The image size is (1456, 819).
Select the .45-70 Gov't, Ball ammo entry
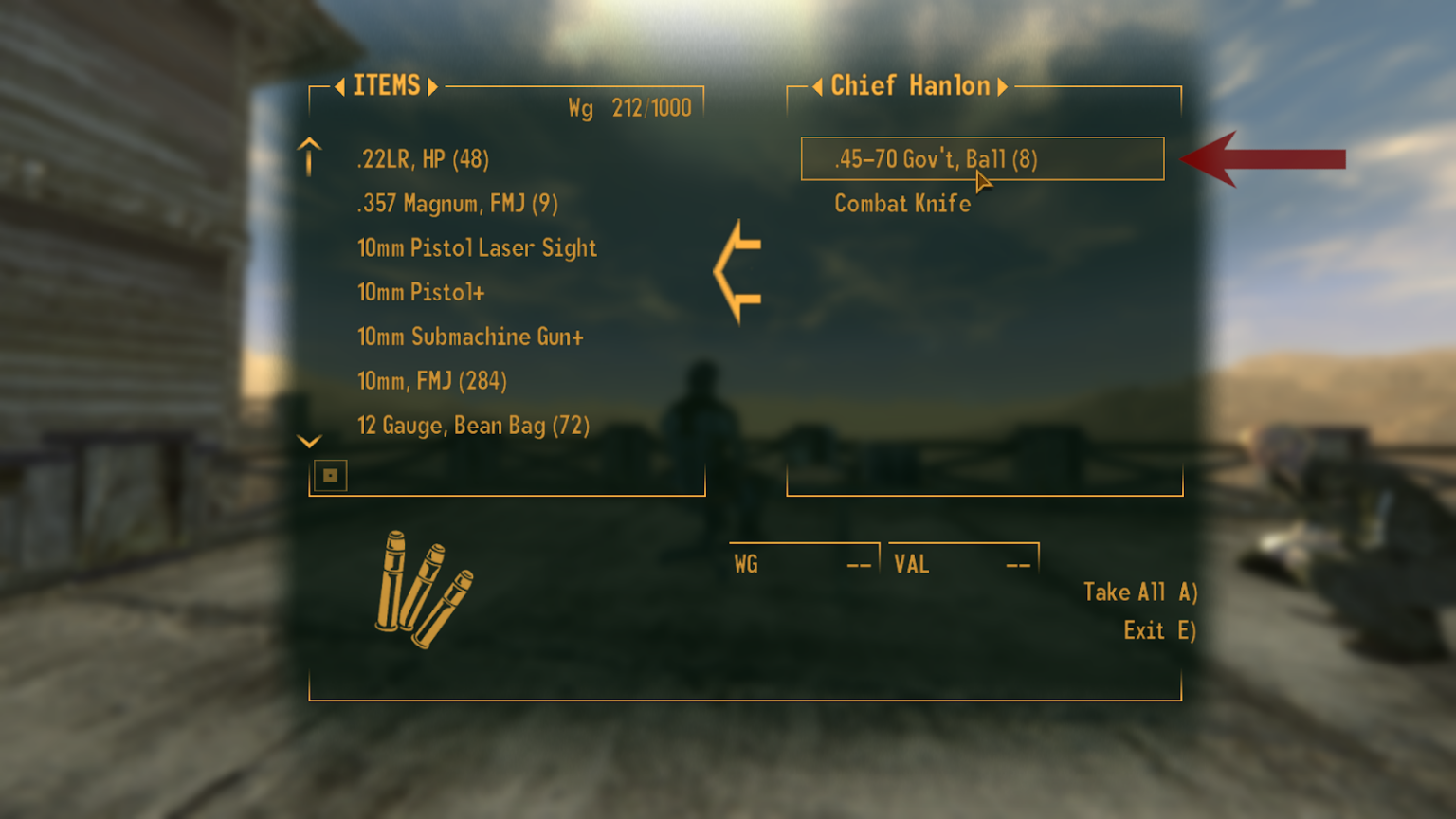(x=937, y=159)
